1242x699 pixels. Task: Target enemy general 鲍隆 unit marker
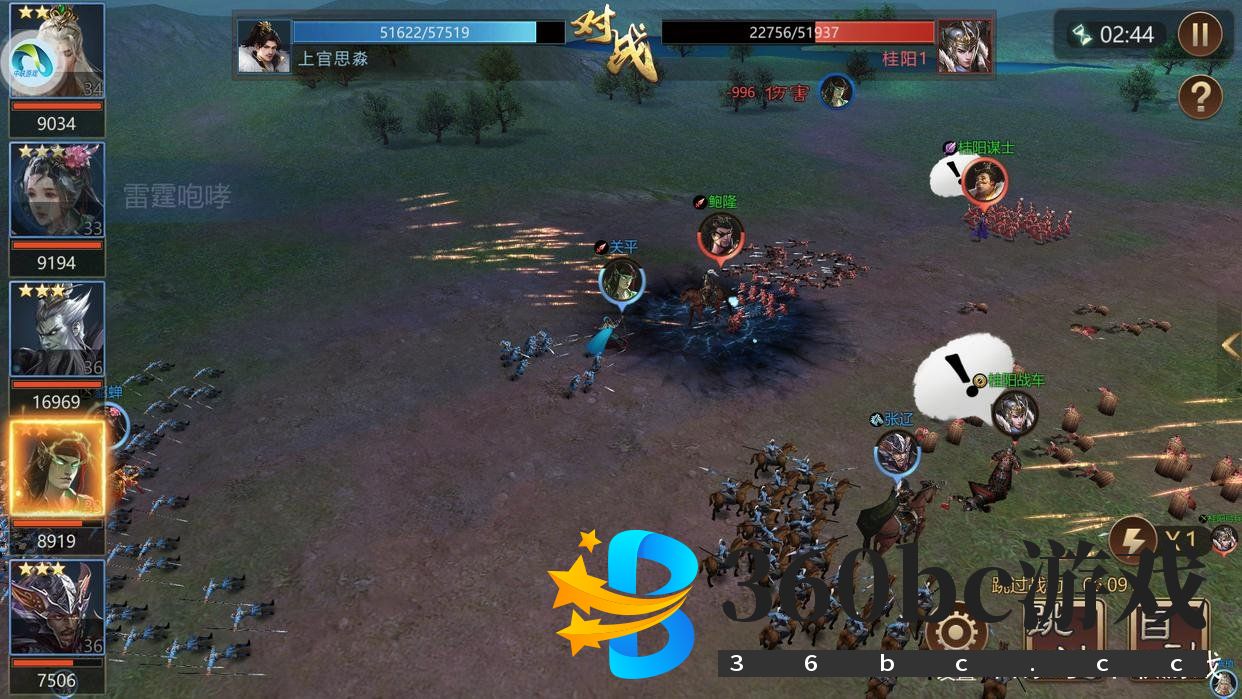(x=721, y=236)
